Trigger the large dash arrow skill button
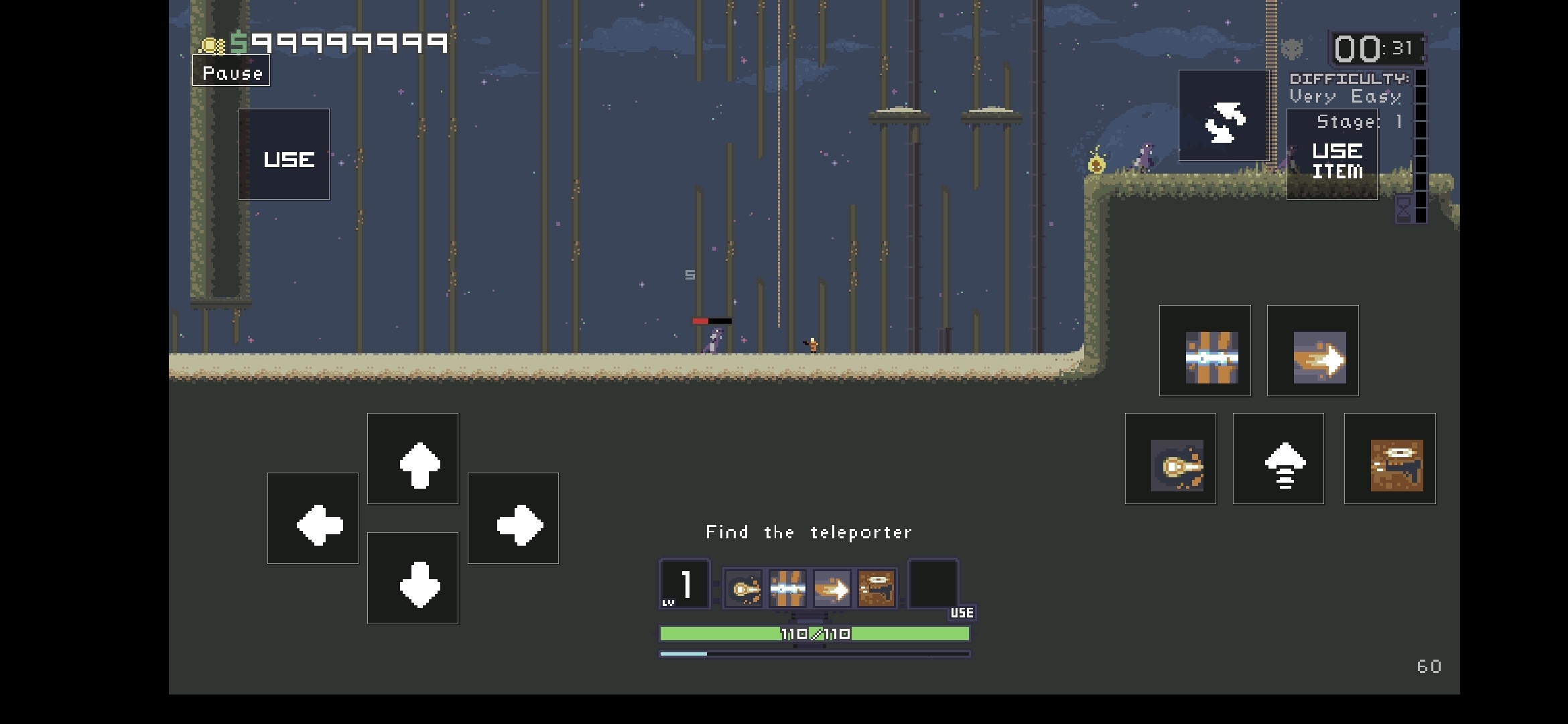The width and height of the screenshot is (1568, 724). [1313, 351]
